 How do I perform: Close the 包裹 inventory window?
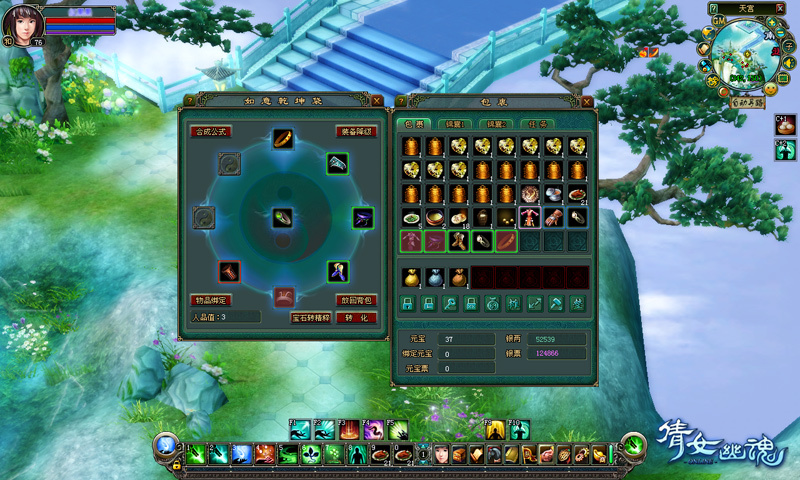589,101
